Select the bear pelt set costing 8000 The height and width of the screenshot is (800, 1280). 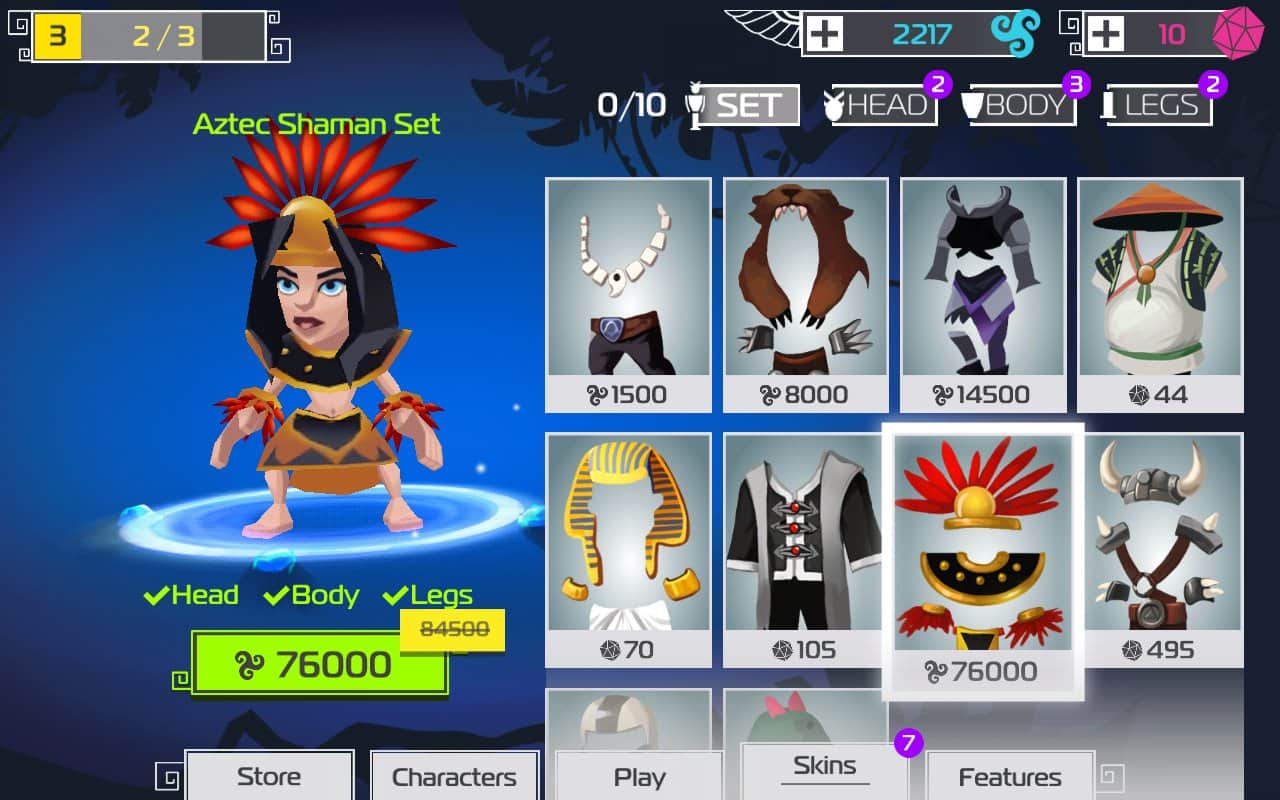coord(806,295)
